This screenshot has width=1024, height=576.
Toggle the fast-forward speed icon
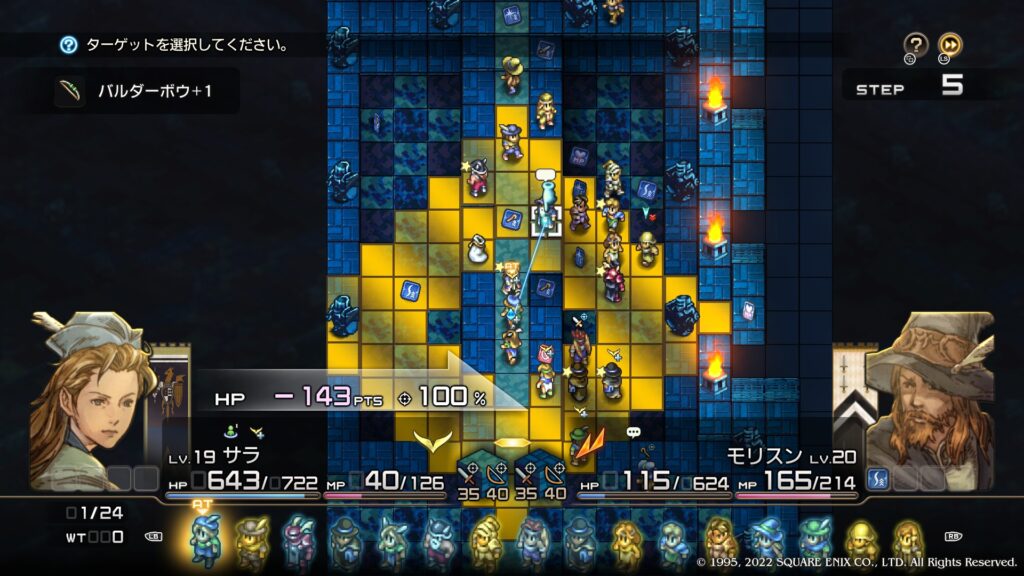pos(951,45)
